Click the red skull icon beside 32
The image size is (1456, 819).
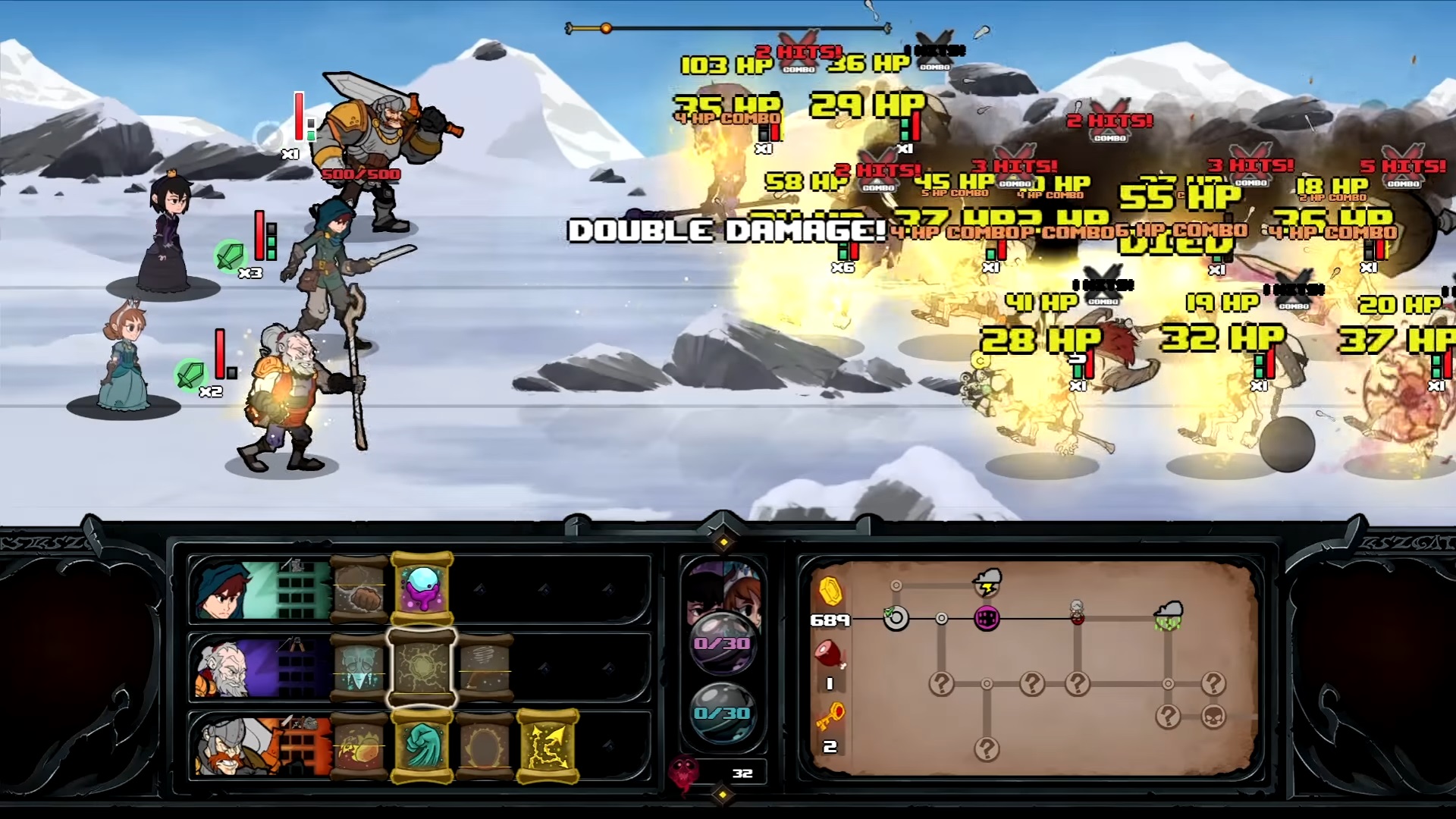[x=684, y=773]
